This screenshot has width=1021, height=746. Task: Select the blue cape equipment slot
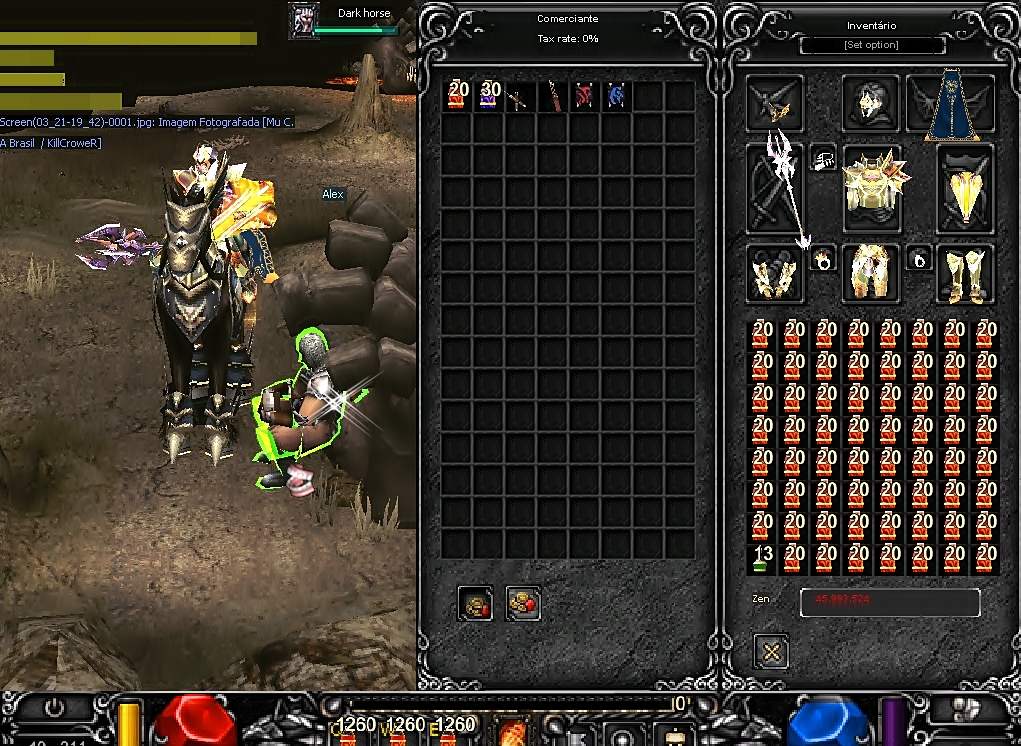[951, 105]
